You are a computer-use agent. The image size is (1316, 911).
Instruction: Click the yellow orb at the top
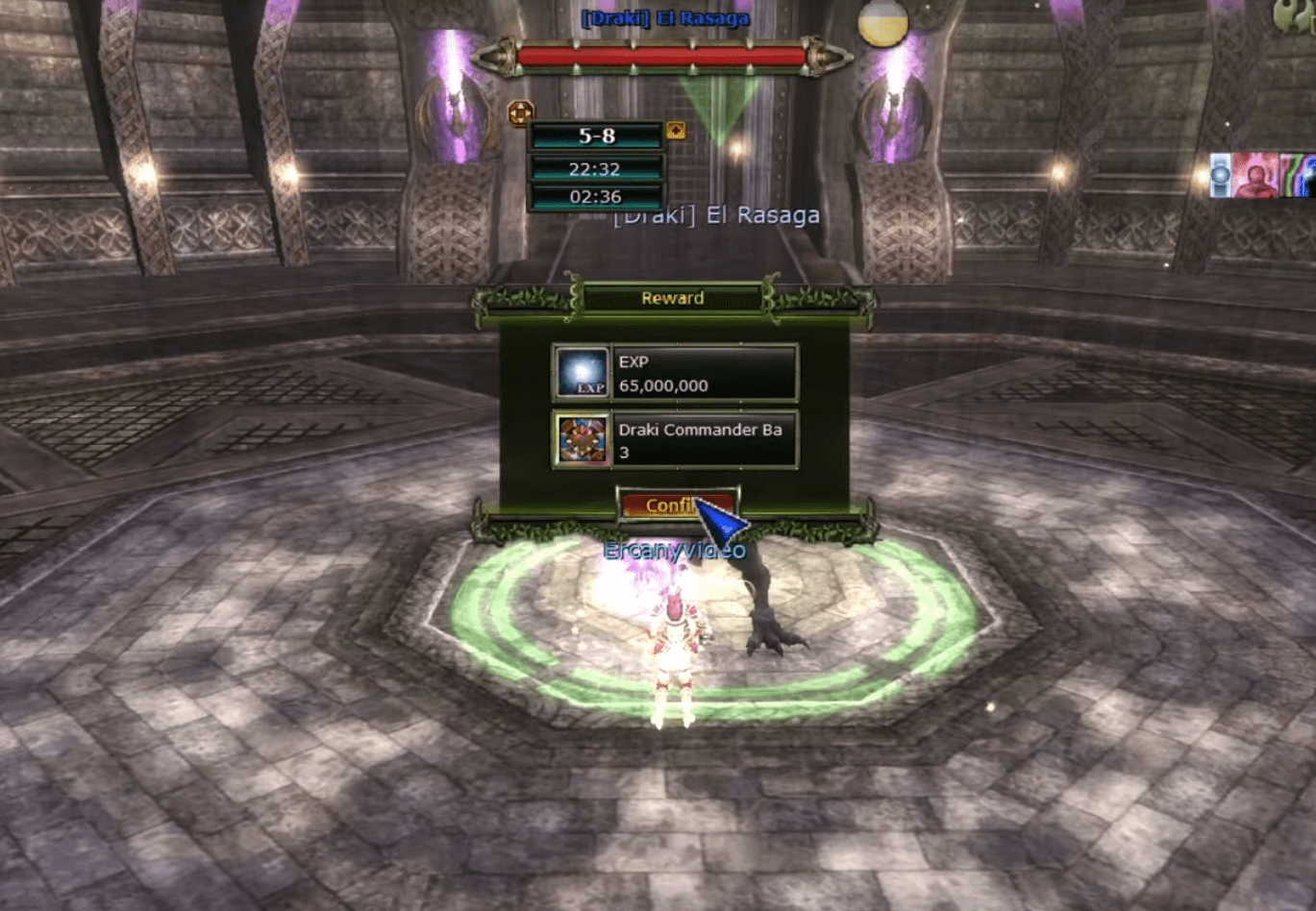[x=882, y=23]
